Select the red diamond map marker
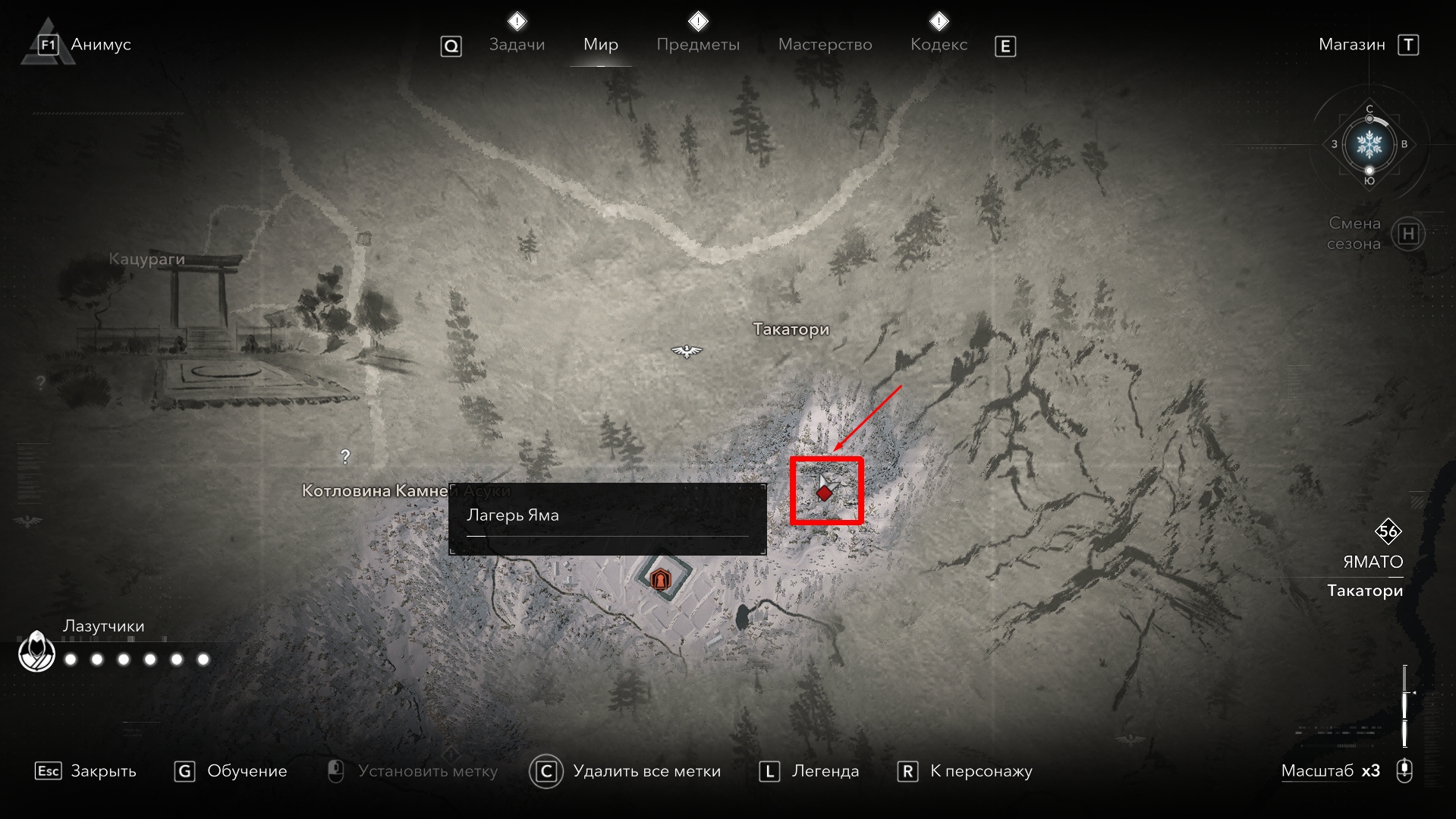The image size is (1456, 819). tap(824, 493)
